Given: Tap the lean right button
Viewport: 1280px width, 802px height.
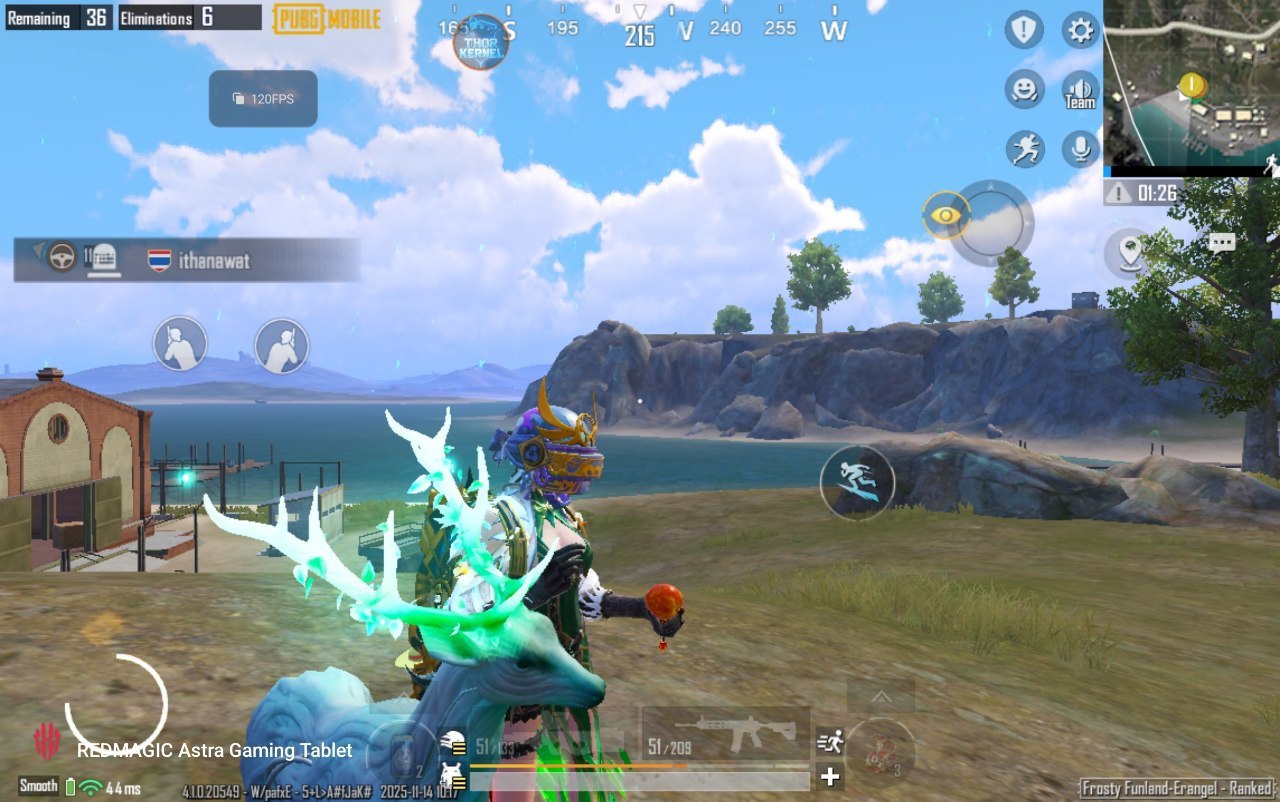Looking at the screenshot, I should pos(282,345).
